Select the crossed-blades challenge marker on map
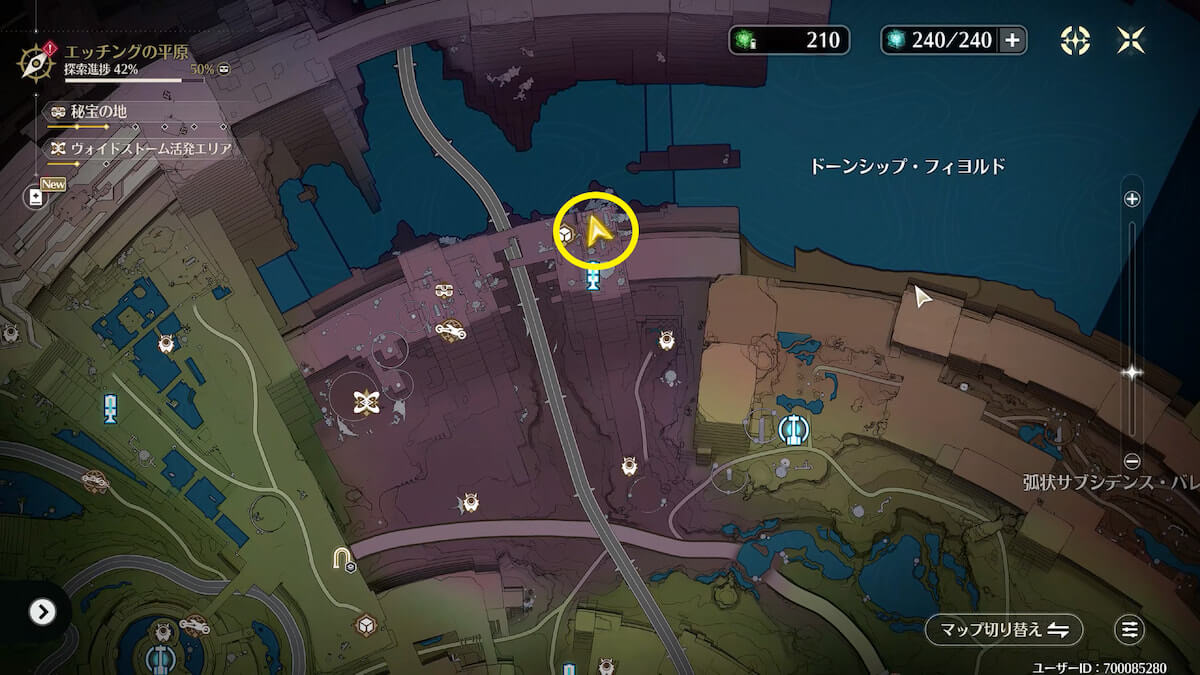The width and height of the screenshot is (1200, 675). (366, 402)
